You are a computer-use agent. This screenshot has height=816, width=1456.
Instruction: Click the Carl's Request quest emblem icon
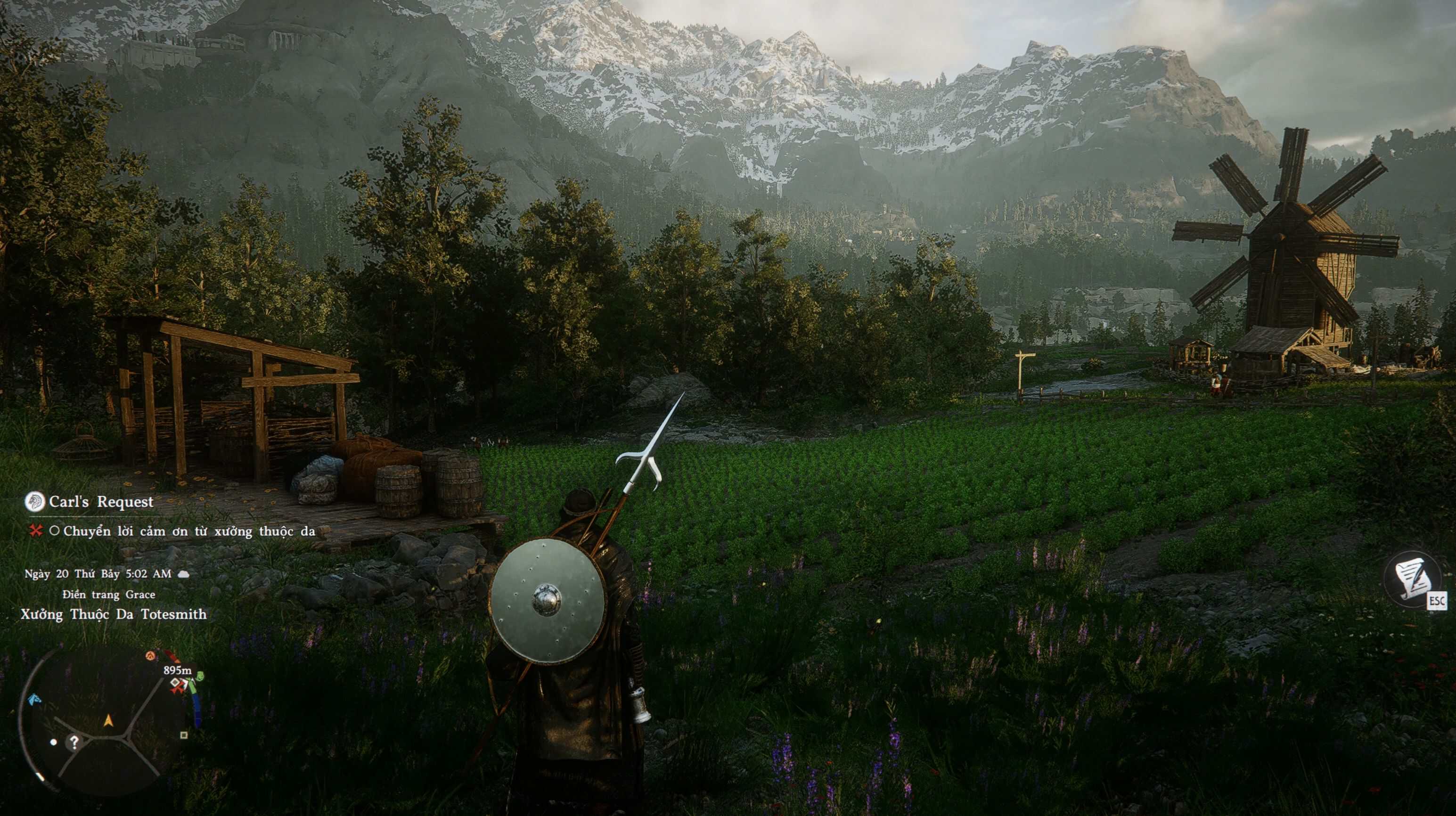click(x=35, y=501)
